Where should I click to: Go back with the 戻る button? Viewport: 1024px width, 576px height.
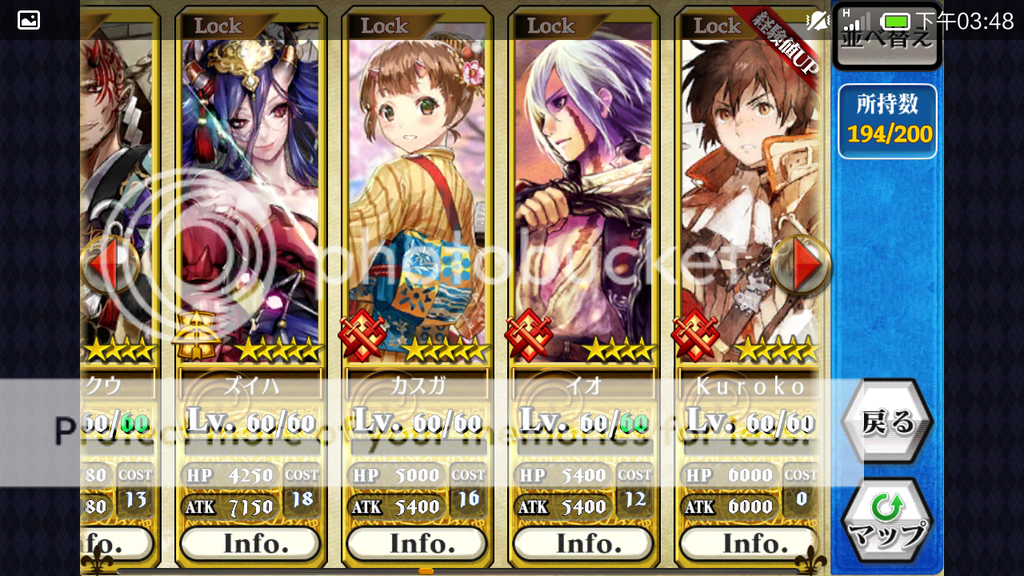(x=886, y=422)
